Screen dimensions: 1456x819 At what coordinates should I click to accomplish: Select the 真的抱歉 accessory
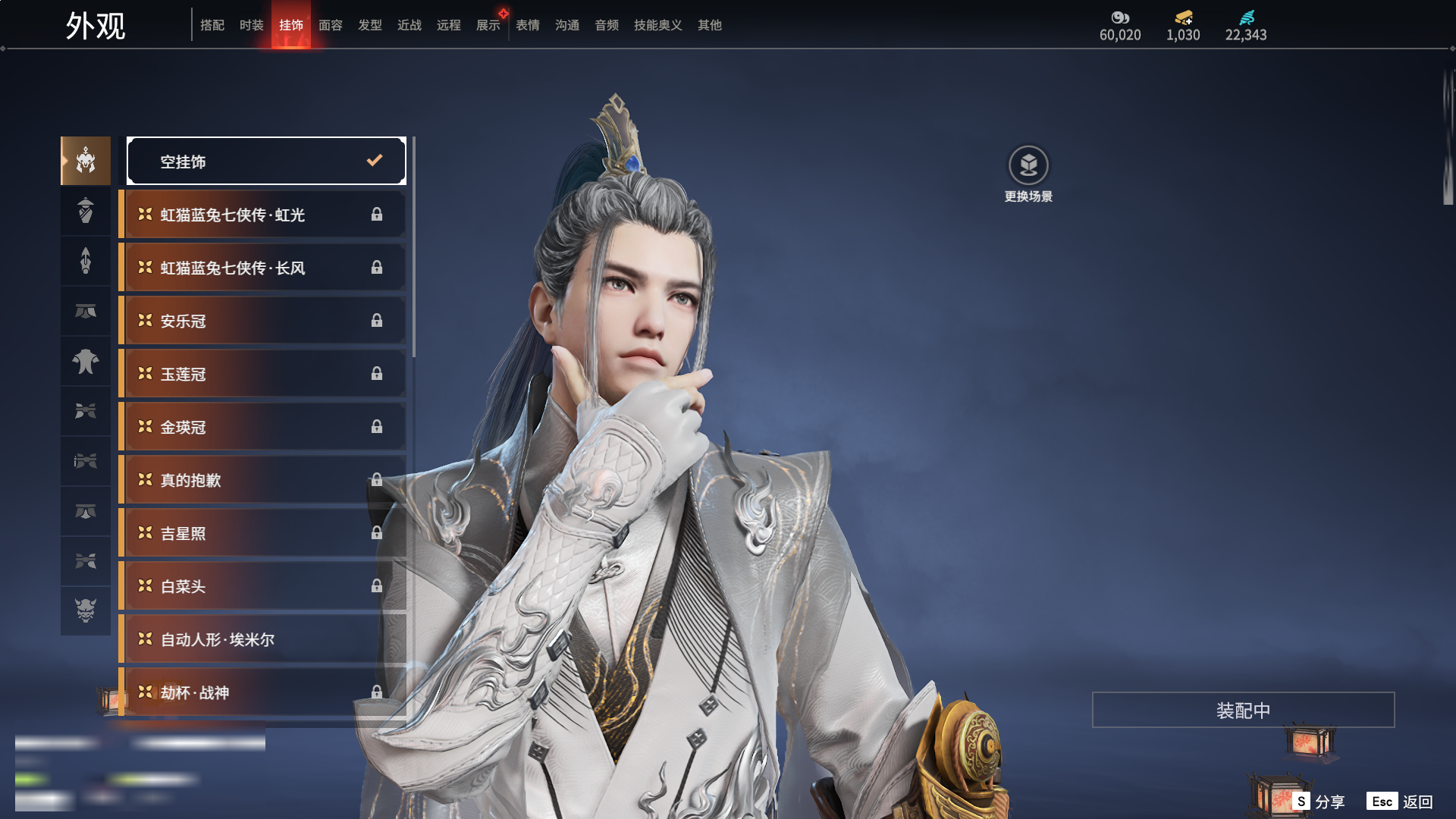click(262, 480)
